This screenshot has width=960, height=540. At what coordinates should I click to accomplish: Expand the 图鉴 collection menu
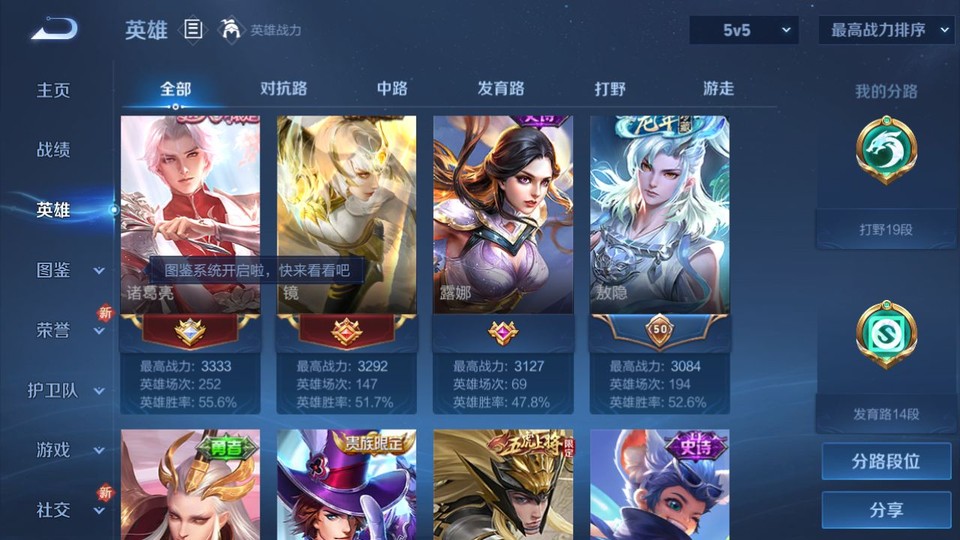coord(68,270)
